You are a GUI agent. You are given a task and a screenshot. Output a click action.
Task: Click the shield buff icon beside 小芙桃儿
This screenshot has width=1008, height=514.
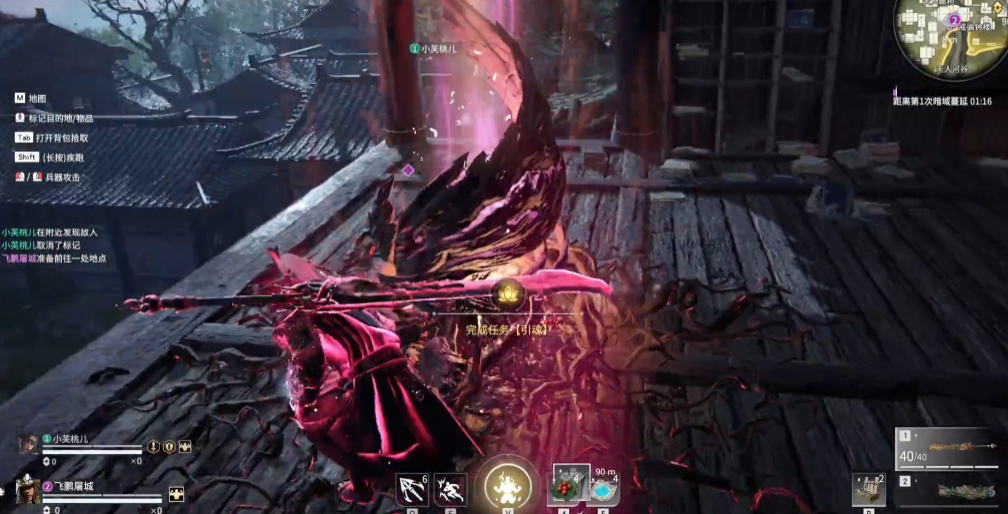169,447
